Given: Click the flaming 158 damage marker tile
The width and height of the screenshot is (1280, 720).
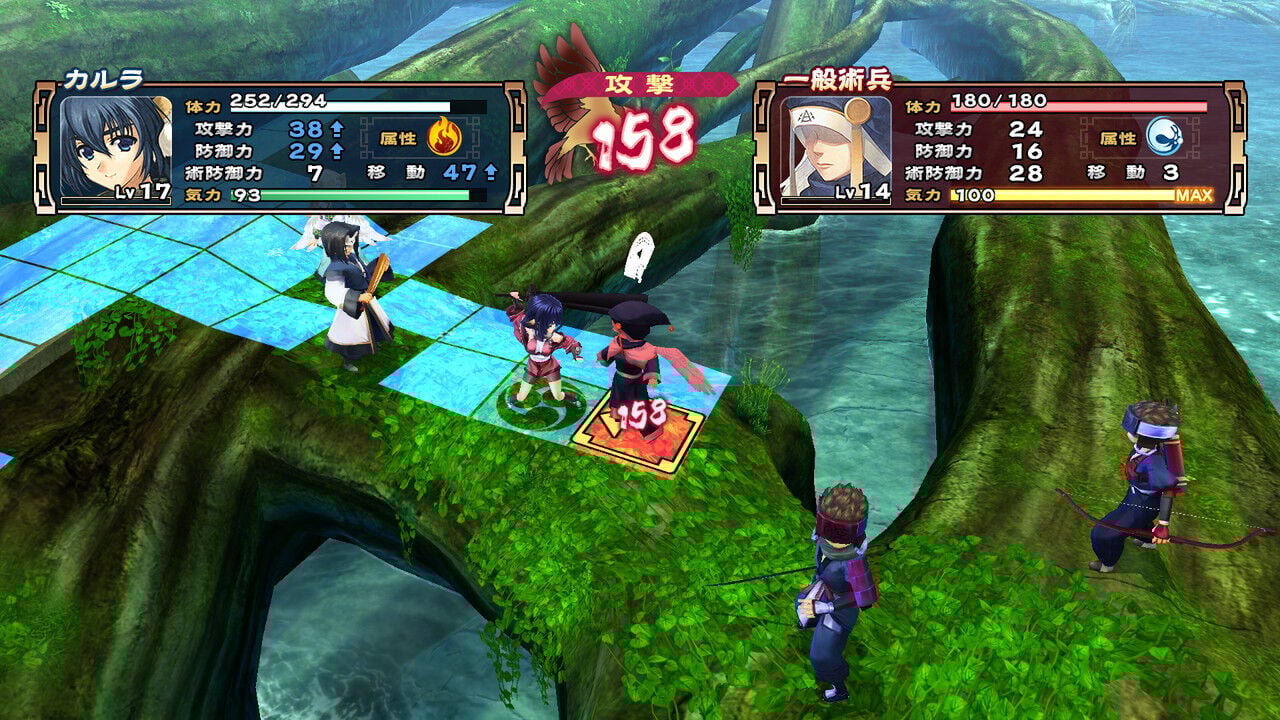Looking at the screenshot, I should coord(640,430).
